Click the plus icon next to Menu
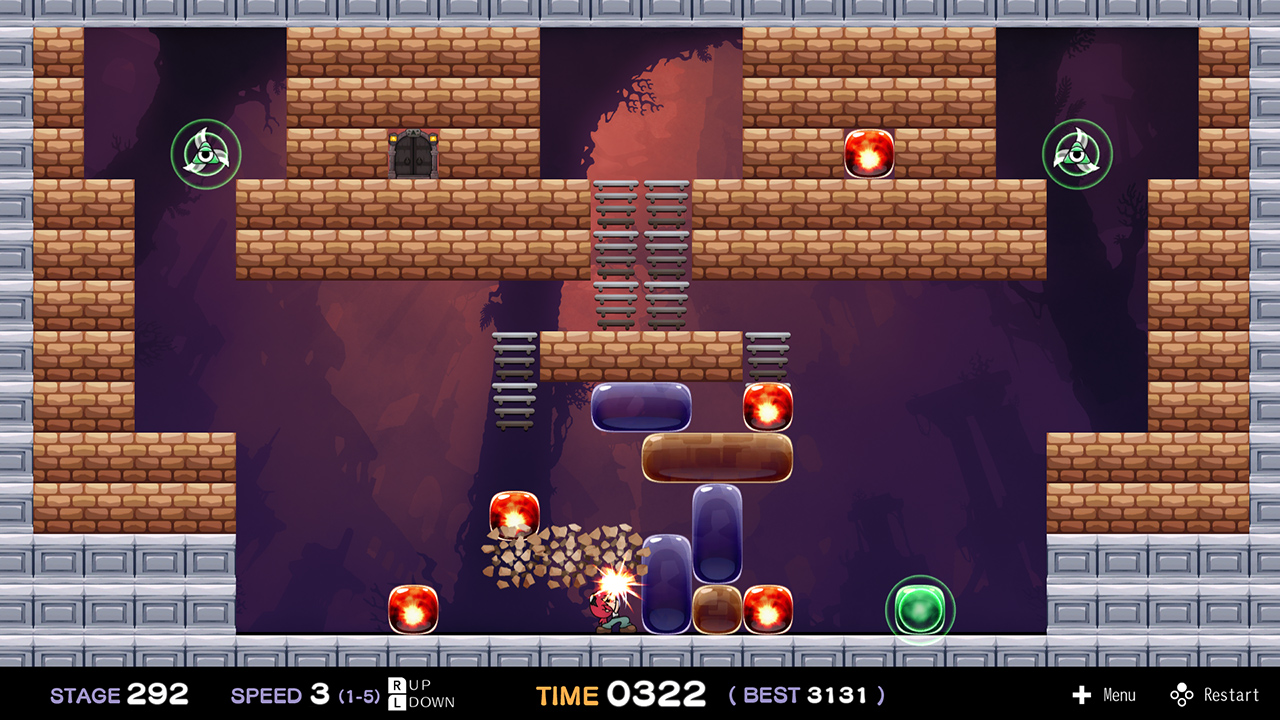This screenshot has height=720, width=1280. coord(1083,694)
